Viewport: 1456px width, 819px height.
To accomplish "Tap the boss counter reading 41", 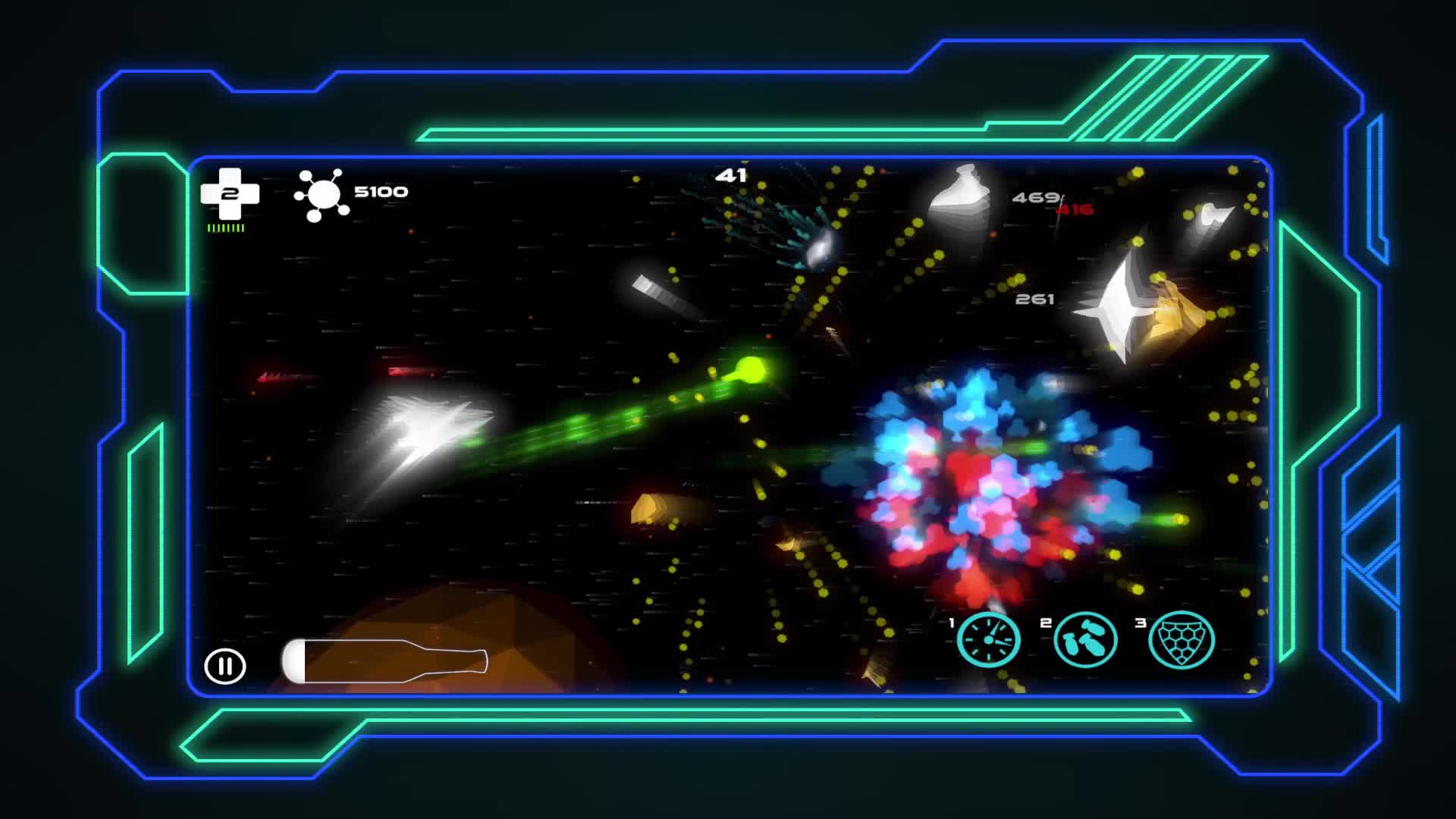I will click(732, 176).
